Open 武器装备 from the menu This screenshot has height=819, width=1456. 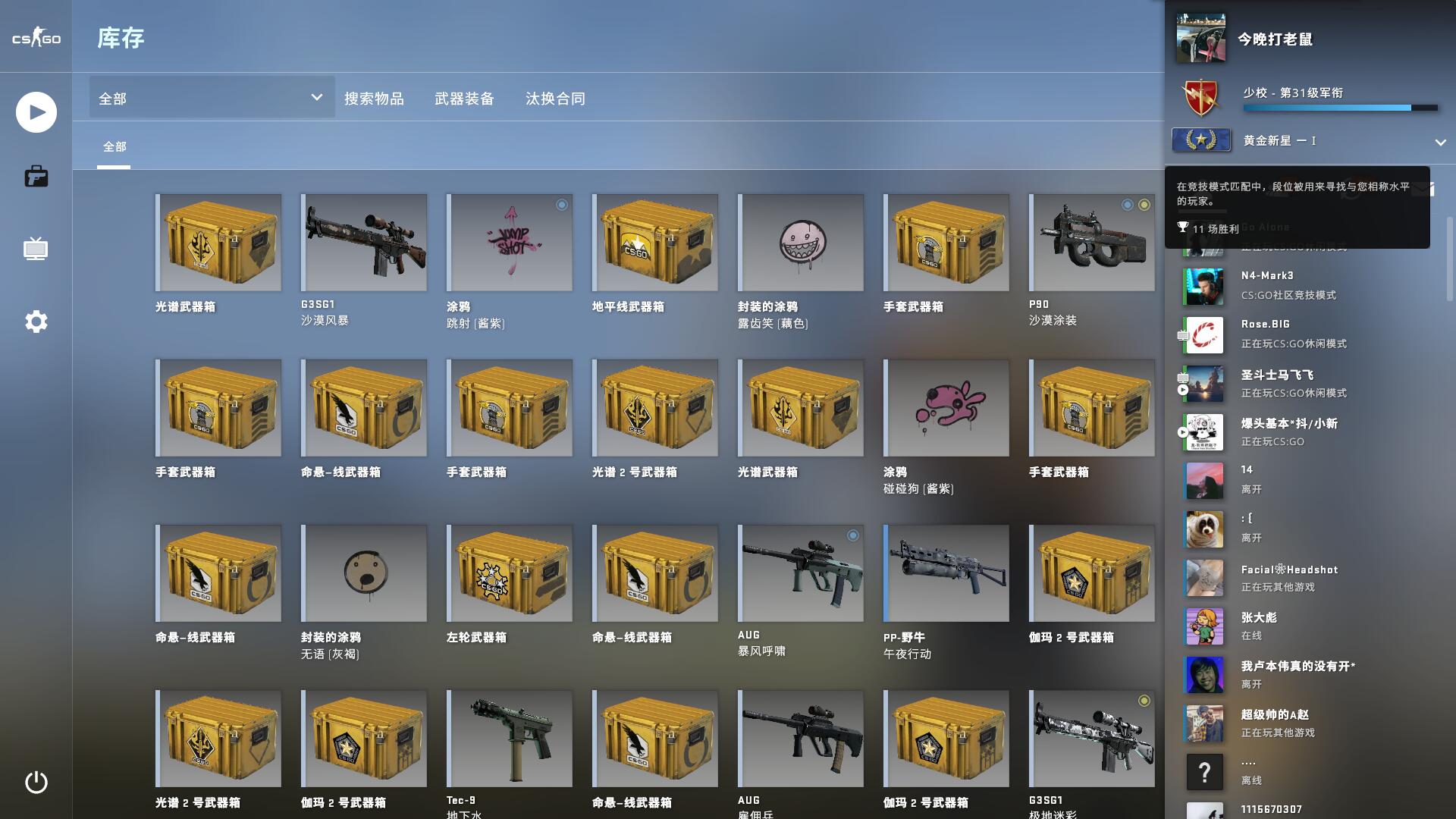(x=464, y=98)
